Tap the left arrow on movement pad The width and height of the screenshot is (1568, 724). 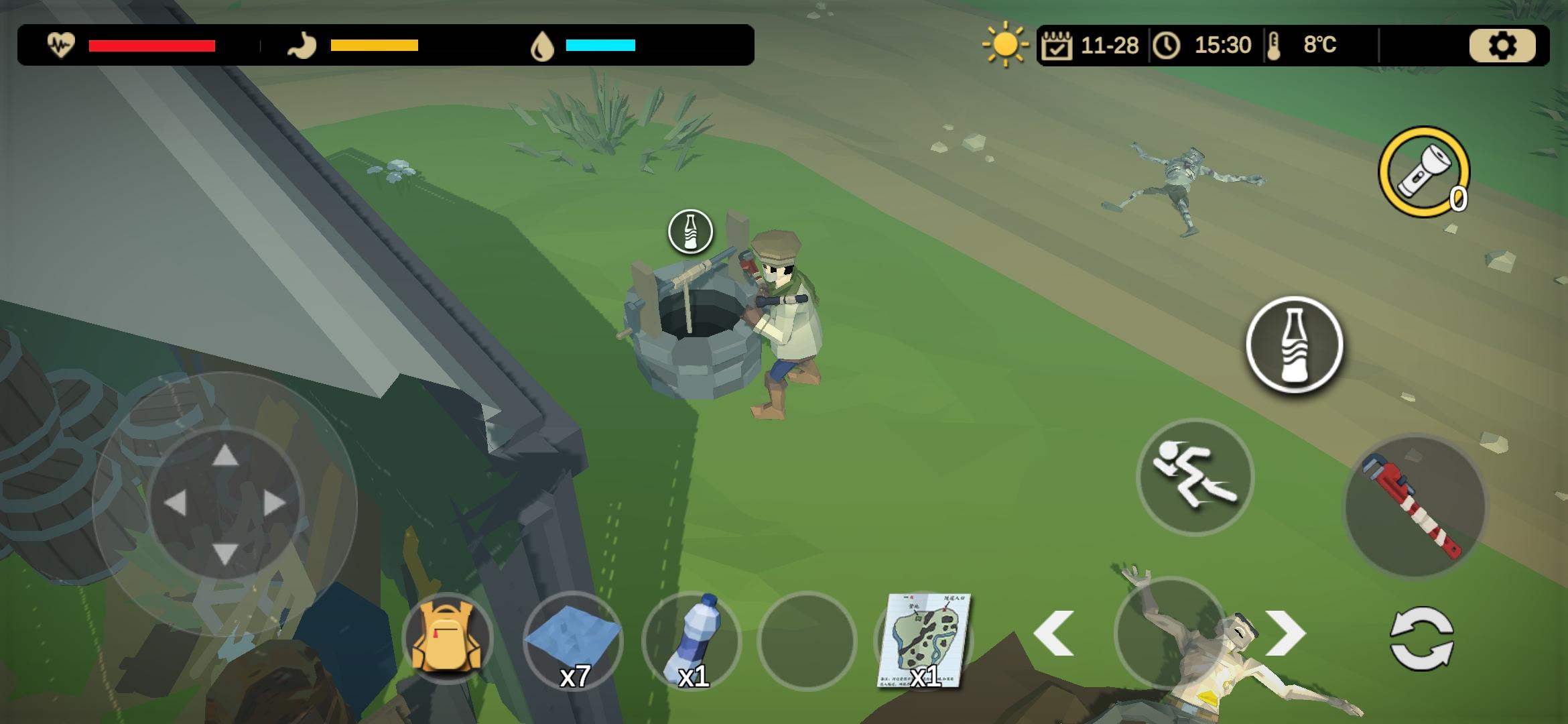[x=176, y=504]
